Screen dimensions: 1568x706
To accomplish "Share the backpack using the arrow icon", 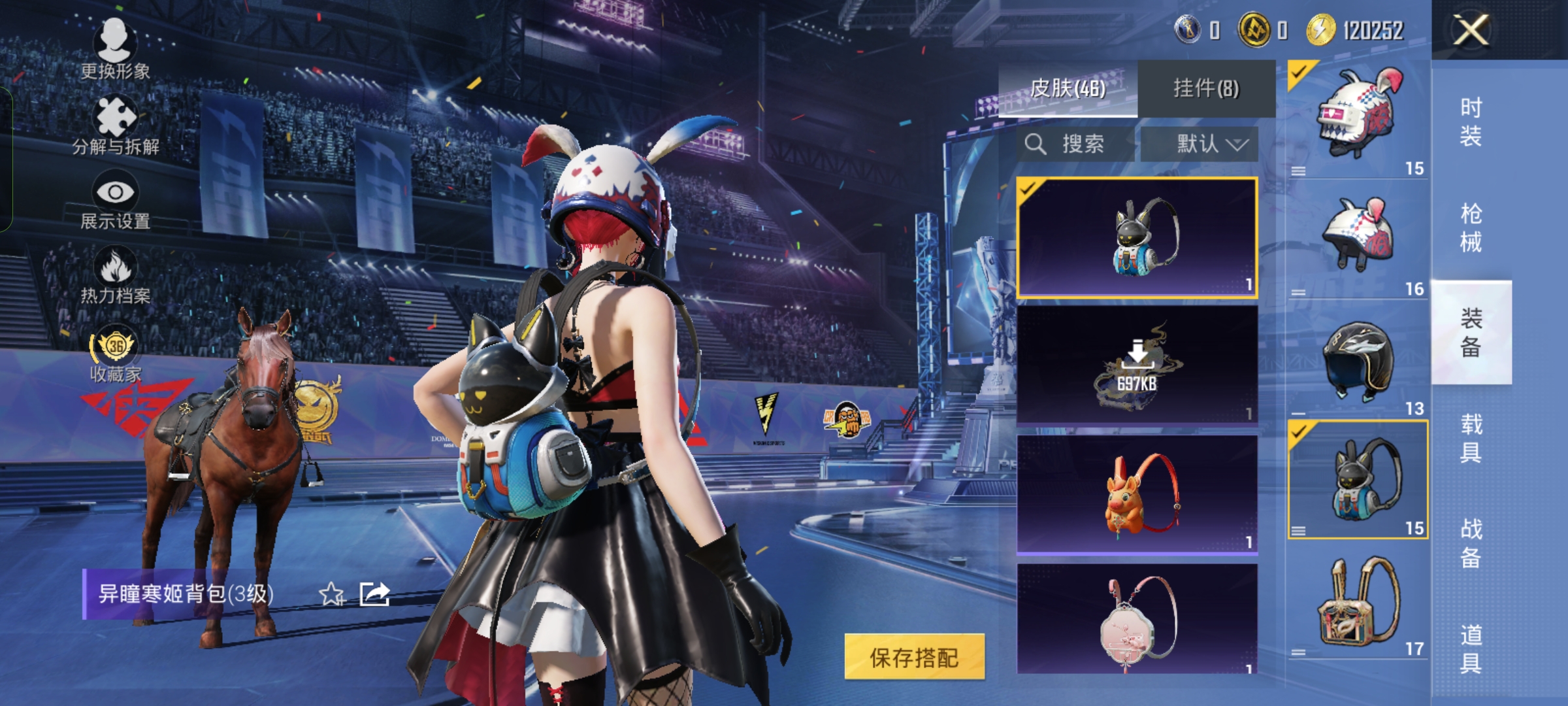I will click(x=375, y=594).
